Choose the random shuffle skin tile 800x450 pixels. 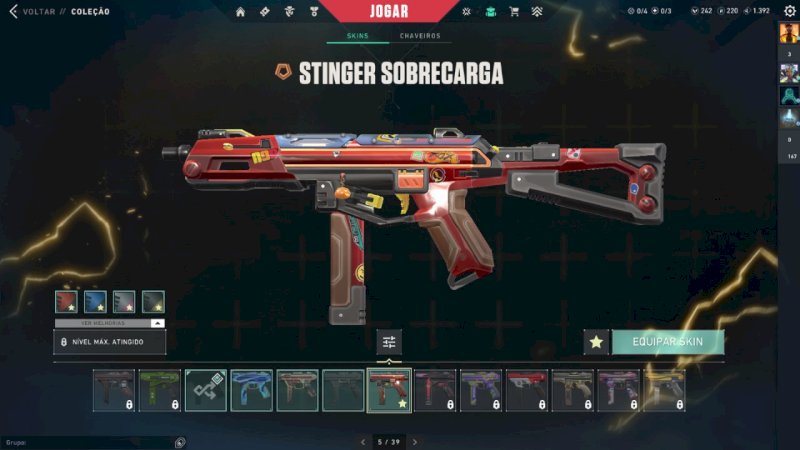(x=205, y=390)
